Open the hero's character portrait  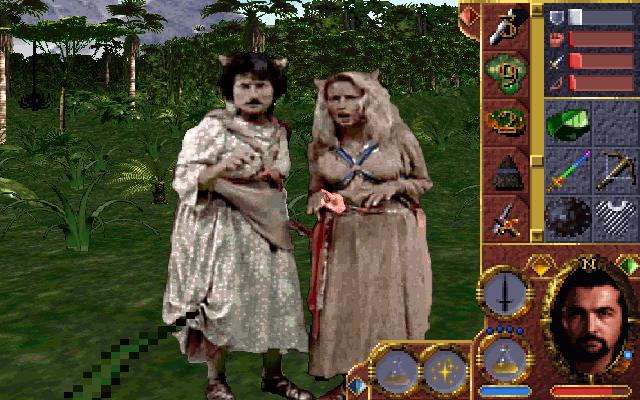pos(592,320)
